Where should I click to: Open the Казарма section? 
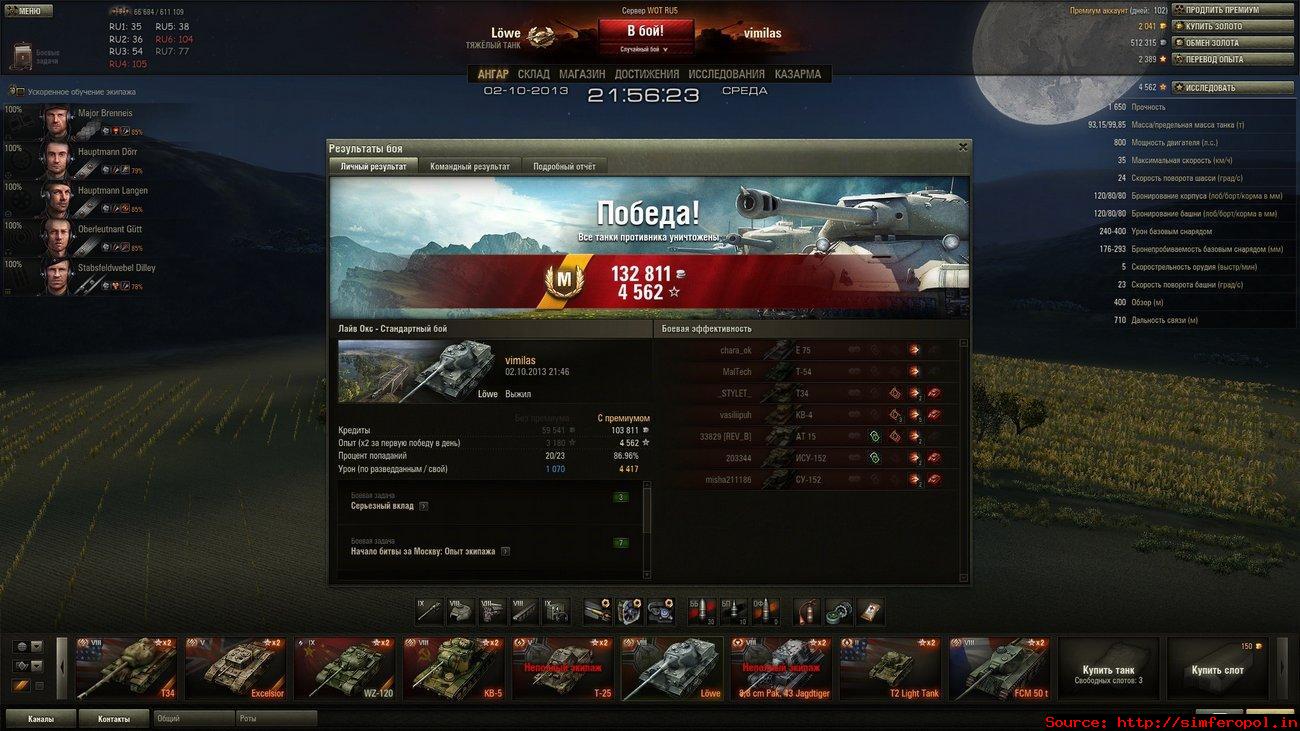pos(797,74)
